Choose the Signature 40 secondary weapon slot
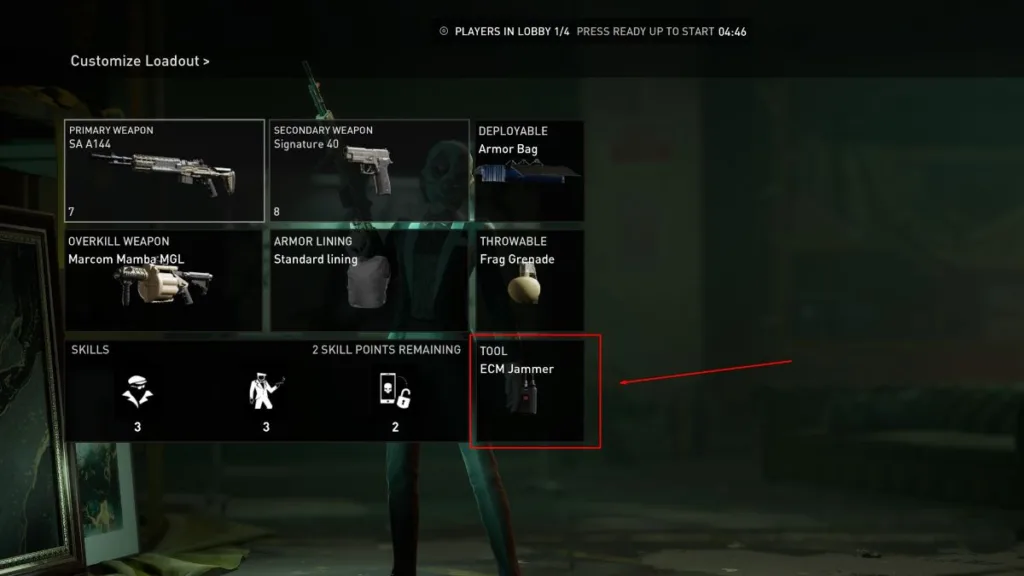The height and width of the screenshot is (576, 1024). [369, 171]
